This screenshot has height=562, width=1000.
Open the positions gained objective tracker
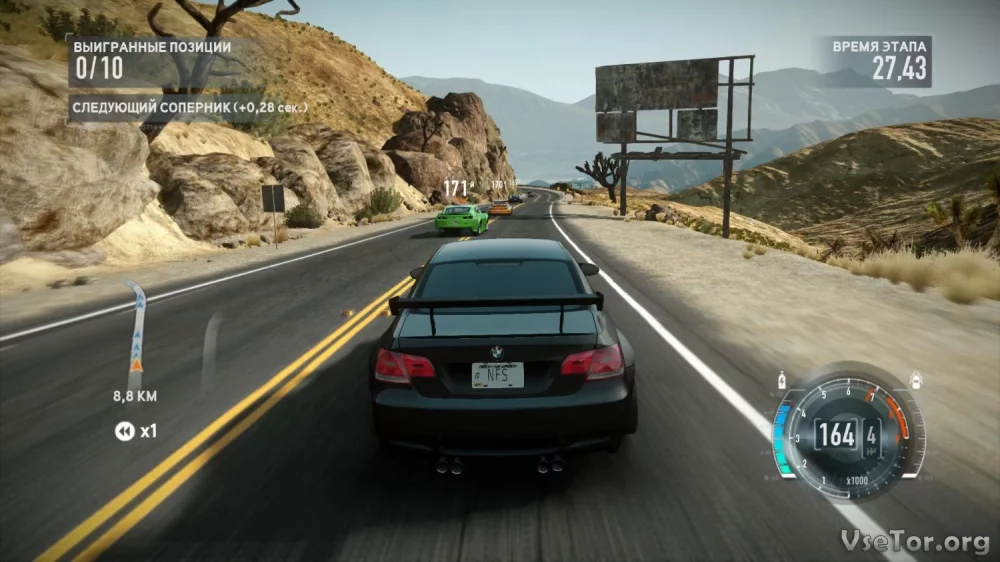(150, 61)
